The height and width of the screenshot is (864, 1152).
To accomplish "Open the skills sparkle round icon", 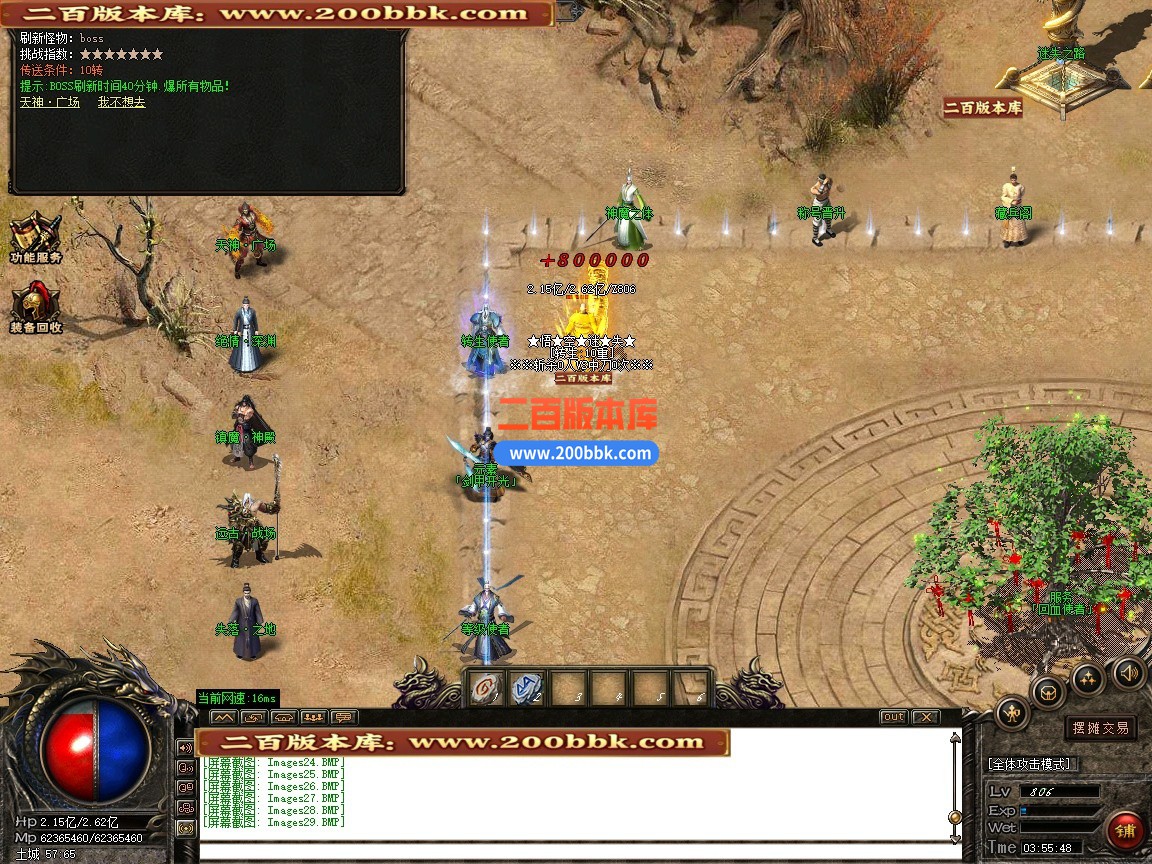I will coord(1087,678).
